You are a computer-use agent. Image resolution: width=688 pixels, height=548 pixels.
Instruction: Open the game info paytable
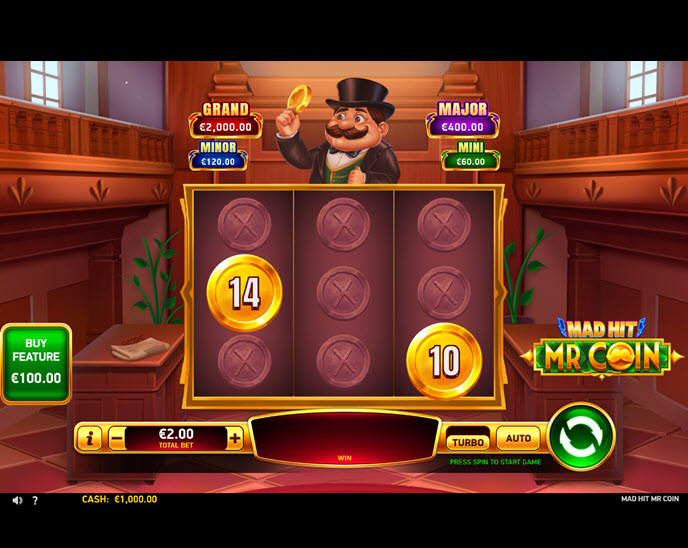89,438
